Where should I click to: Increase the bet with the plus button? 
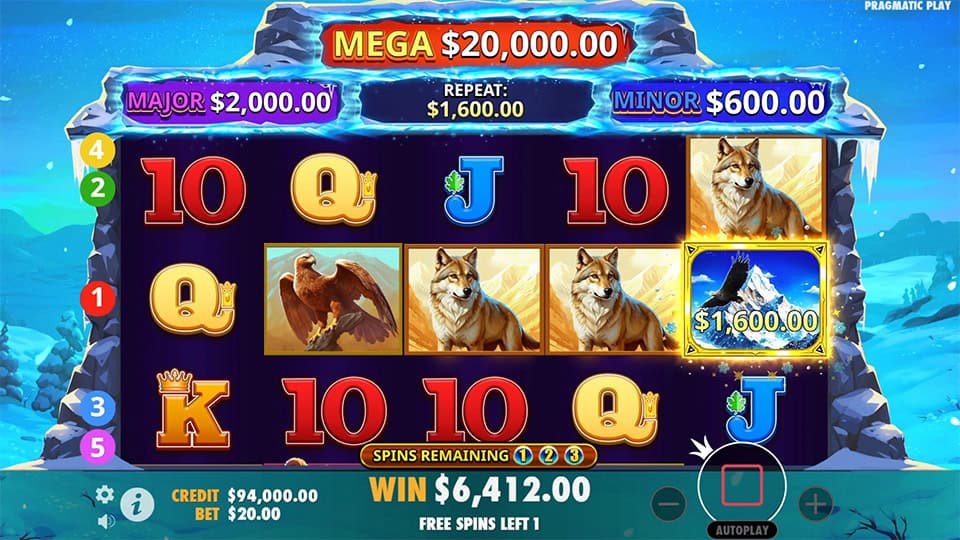coord(815,502)
